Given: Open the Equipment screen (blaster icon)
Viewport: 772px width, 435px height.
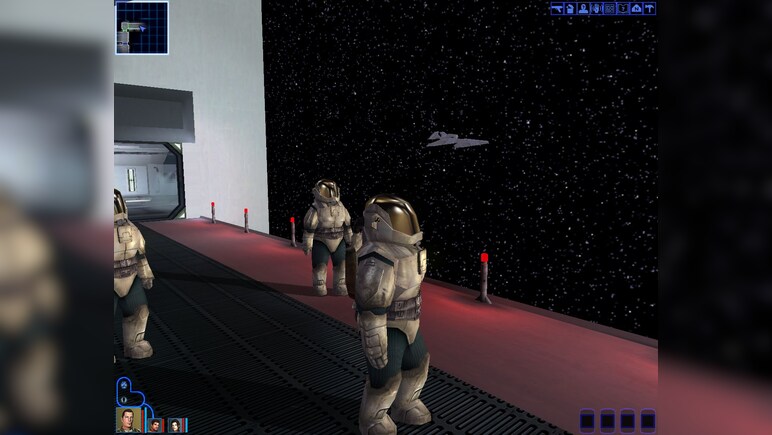Looking at the screenshot, I should (x=556, y=9).
